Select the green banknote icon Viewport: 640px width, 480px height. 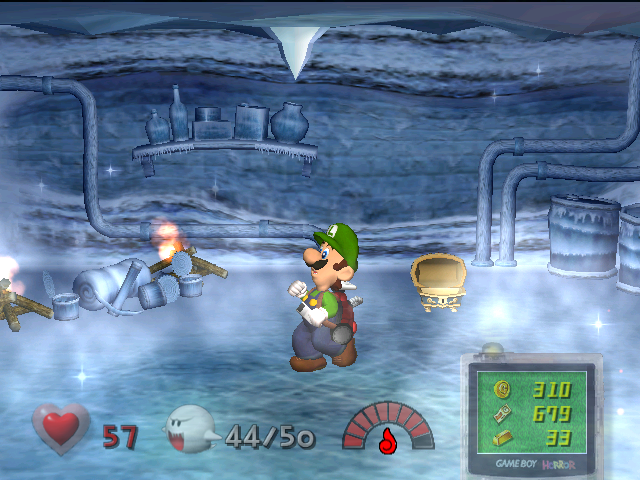click(503, 413)
